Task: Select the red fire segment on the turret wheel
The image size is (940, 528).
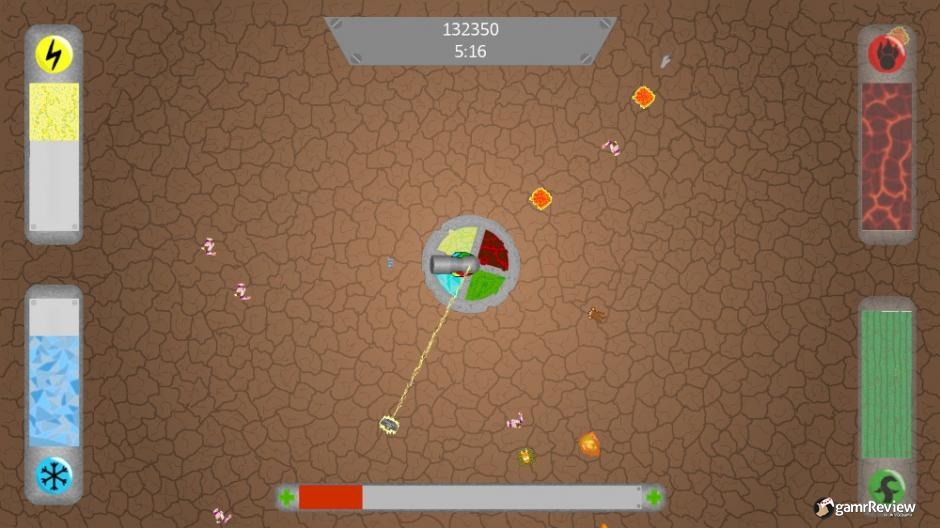Action: pyautogui.click(x=493, y=249)
